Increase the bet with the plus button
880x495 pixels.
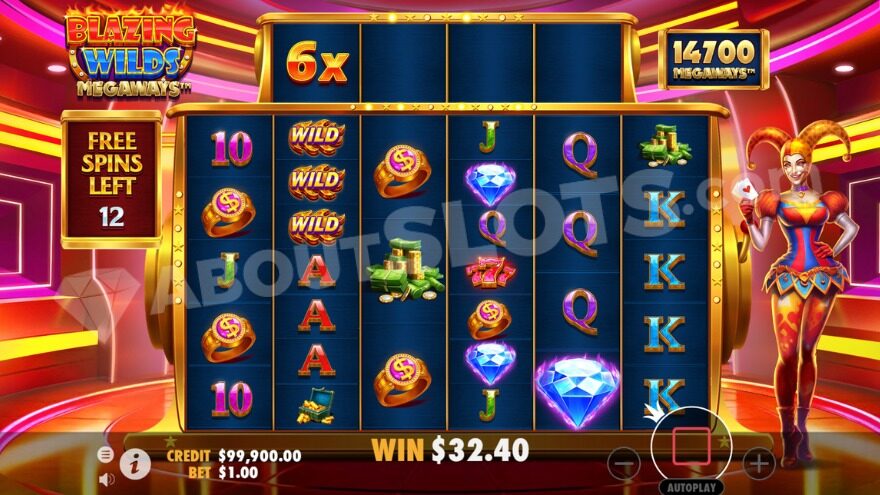click(758, 463)
